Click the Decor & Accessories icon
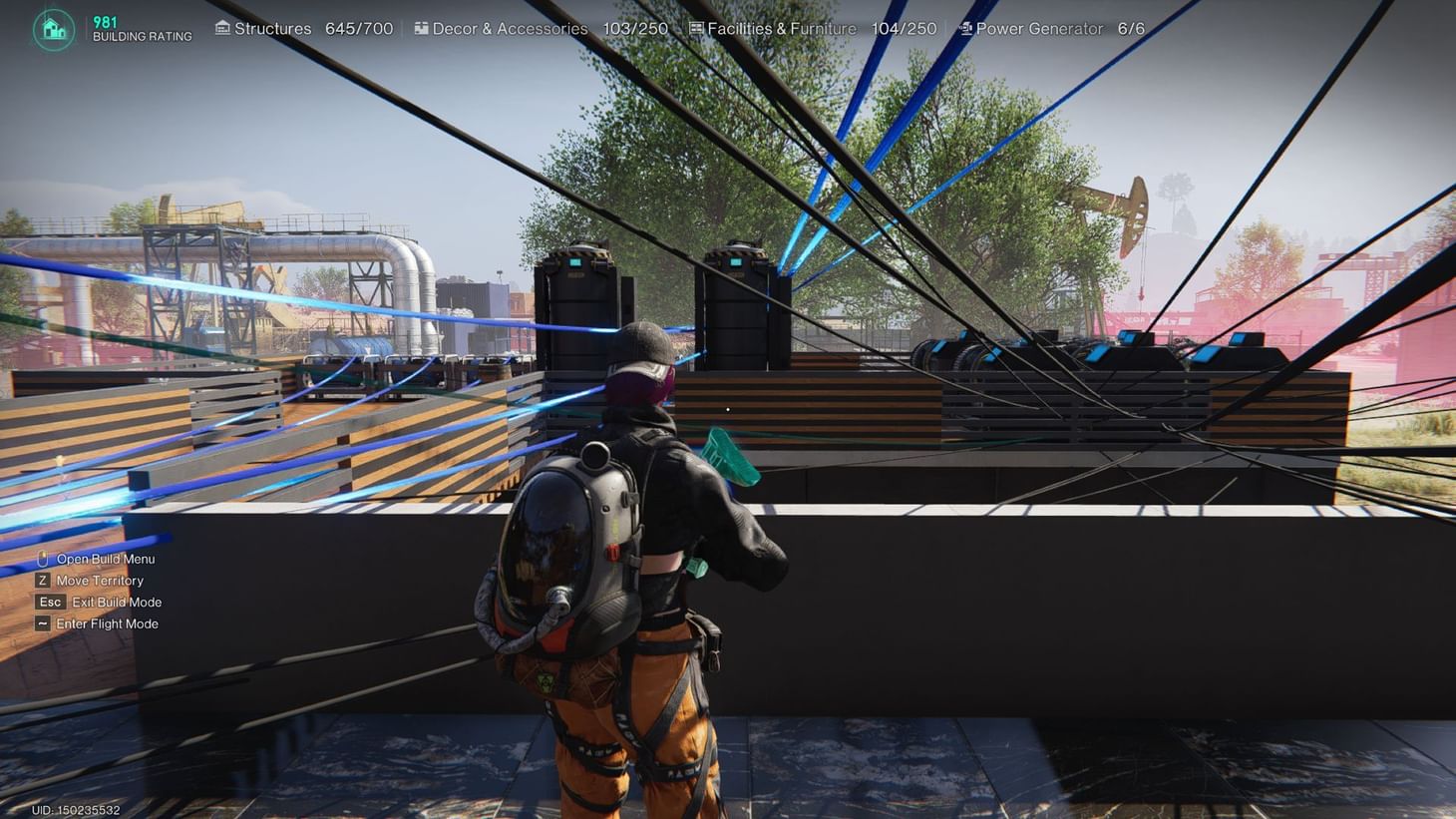 [420, 28]
